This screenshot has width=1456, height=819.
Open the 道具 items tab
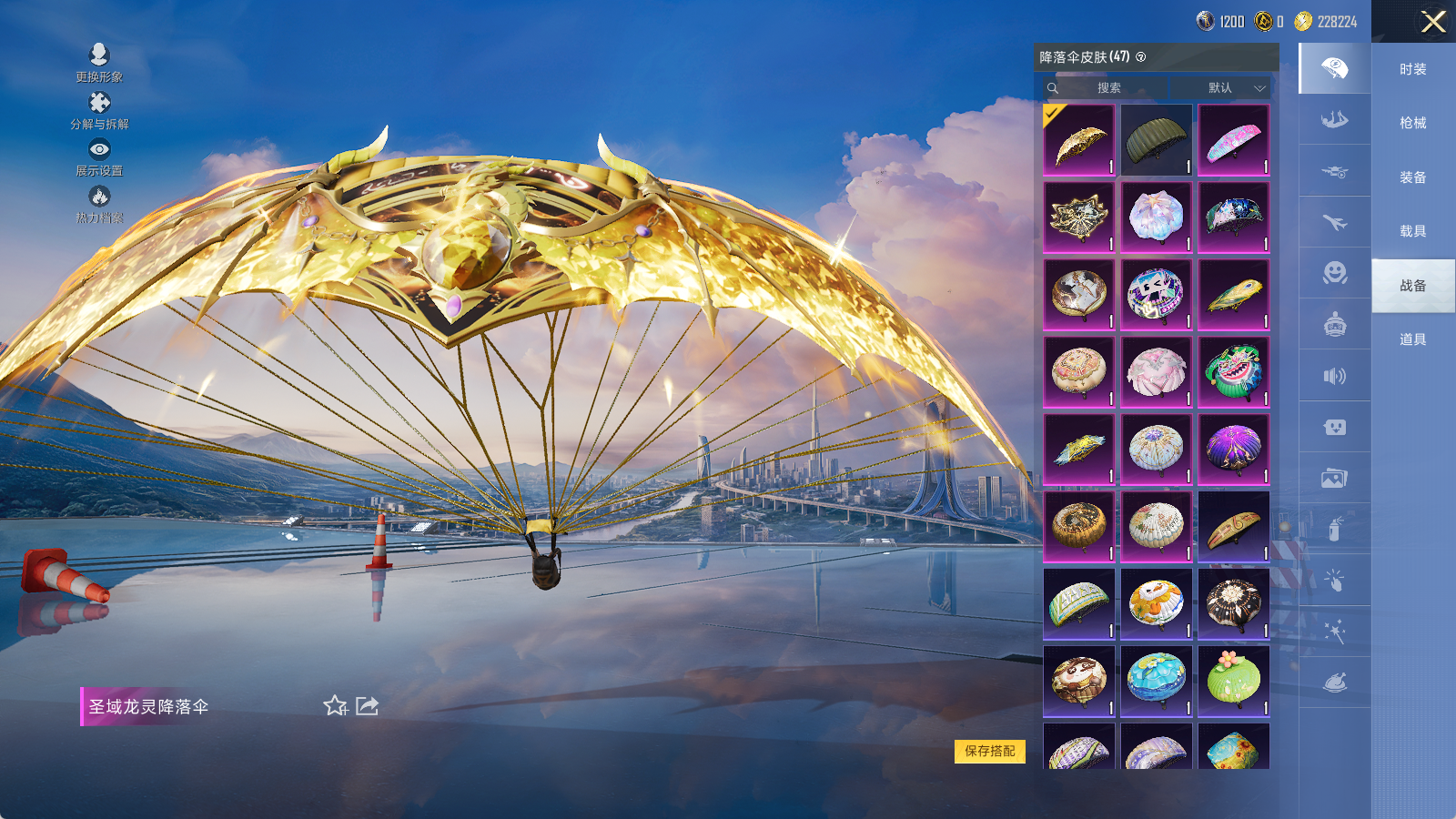(x=1412, y=339)
